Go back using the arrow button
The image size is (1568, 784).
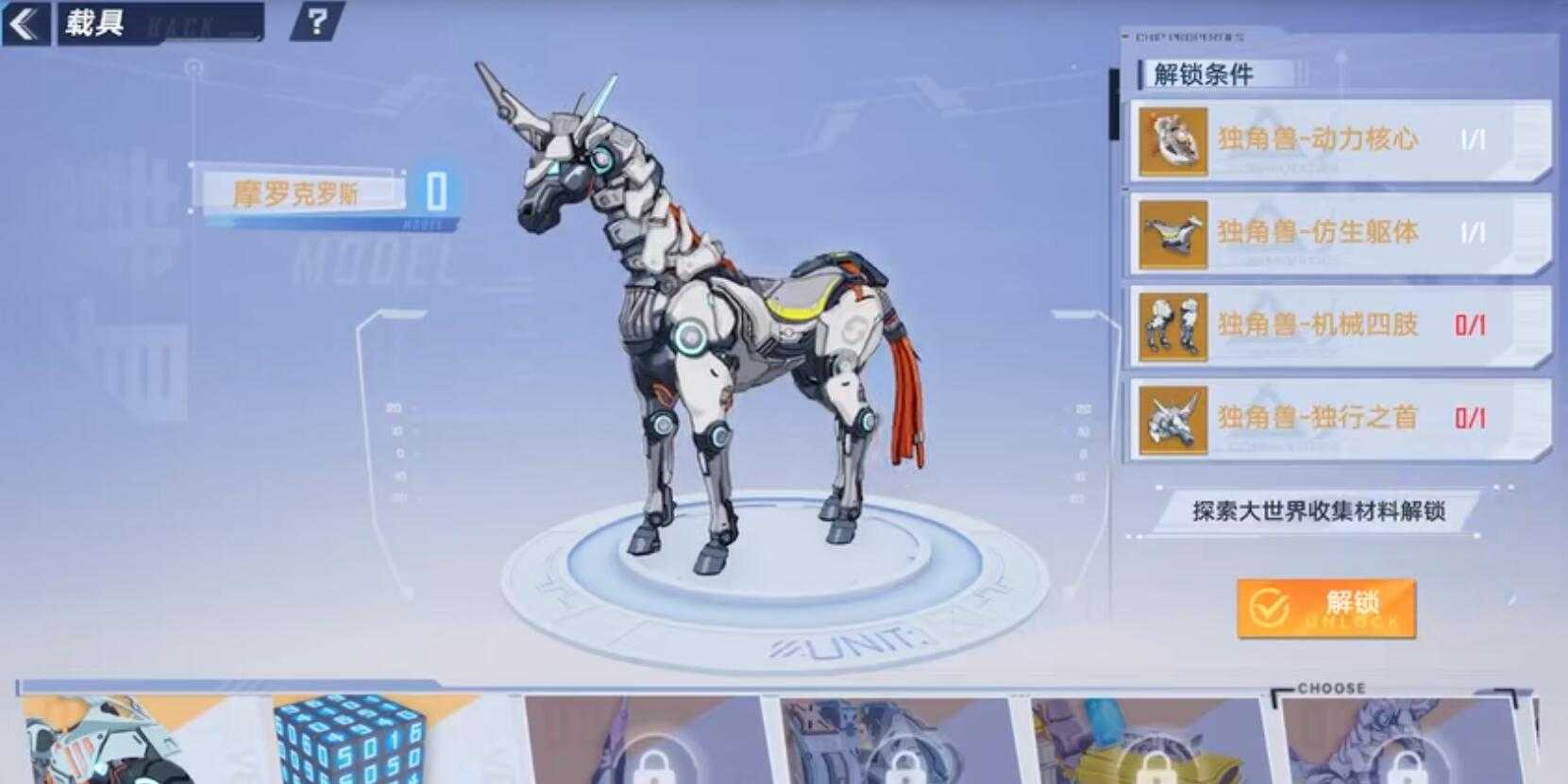tap(25, 23)
